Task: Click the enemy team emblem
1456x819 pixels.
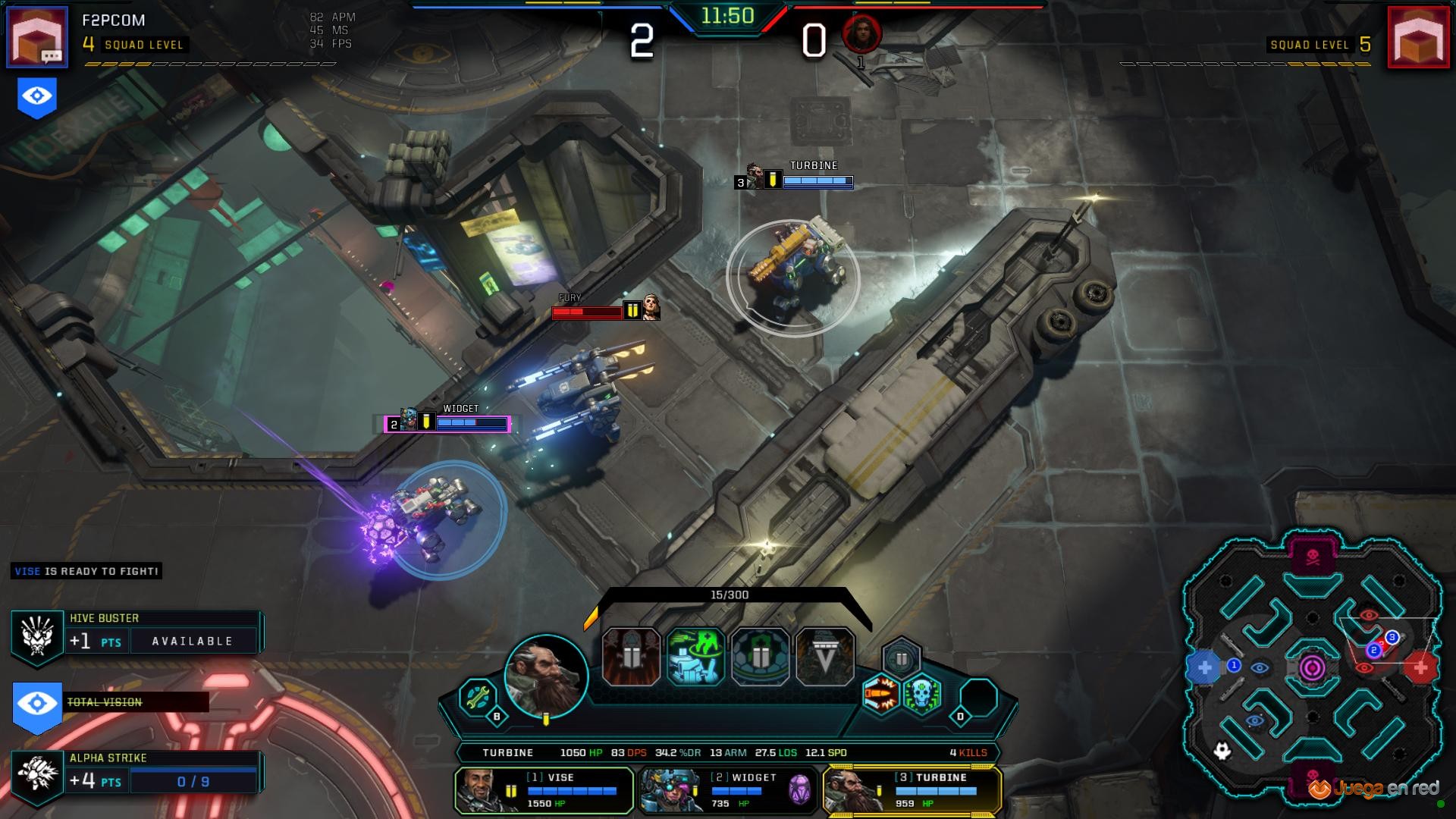Action: coord(1418,36)
